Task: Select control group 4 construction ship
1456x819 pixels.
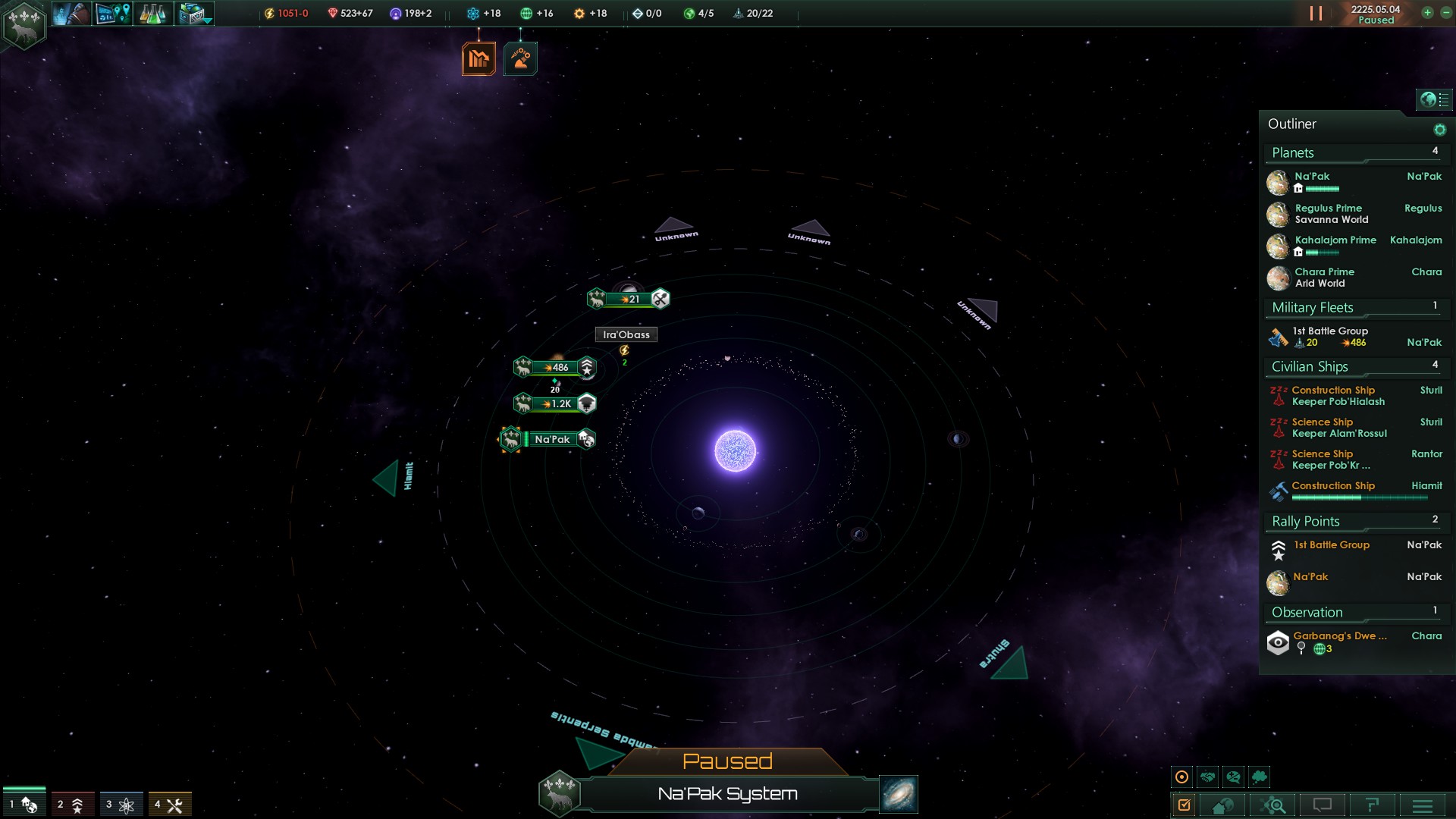Action: (169, 805)
